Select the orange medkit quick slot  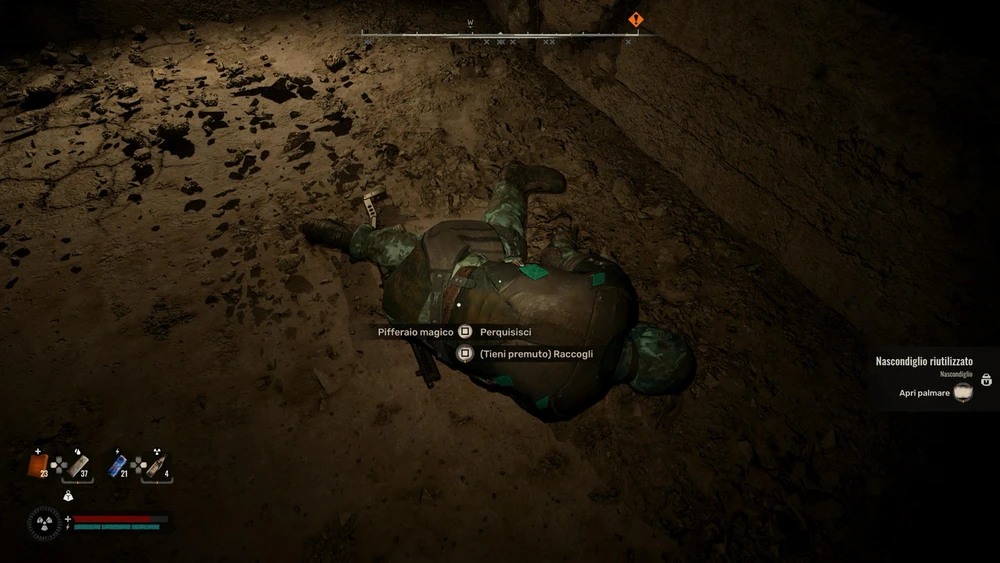coord(38,466)
